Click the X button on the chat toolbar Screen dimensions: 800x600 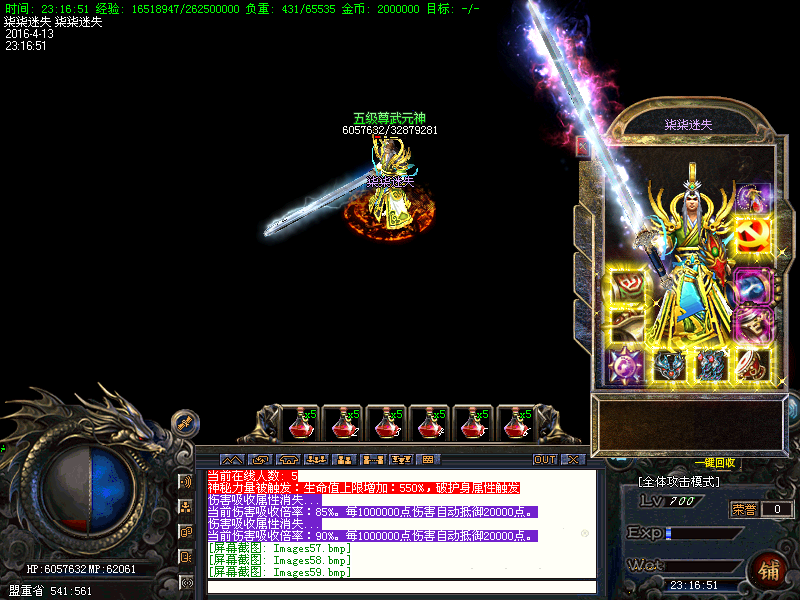point(573,460)
